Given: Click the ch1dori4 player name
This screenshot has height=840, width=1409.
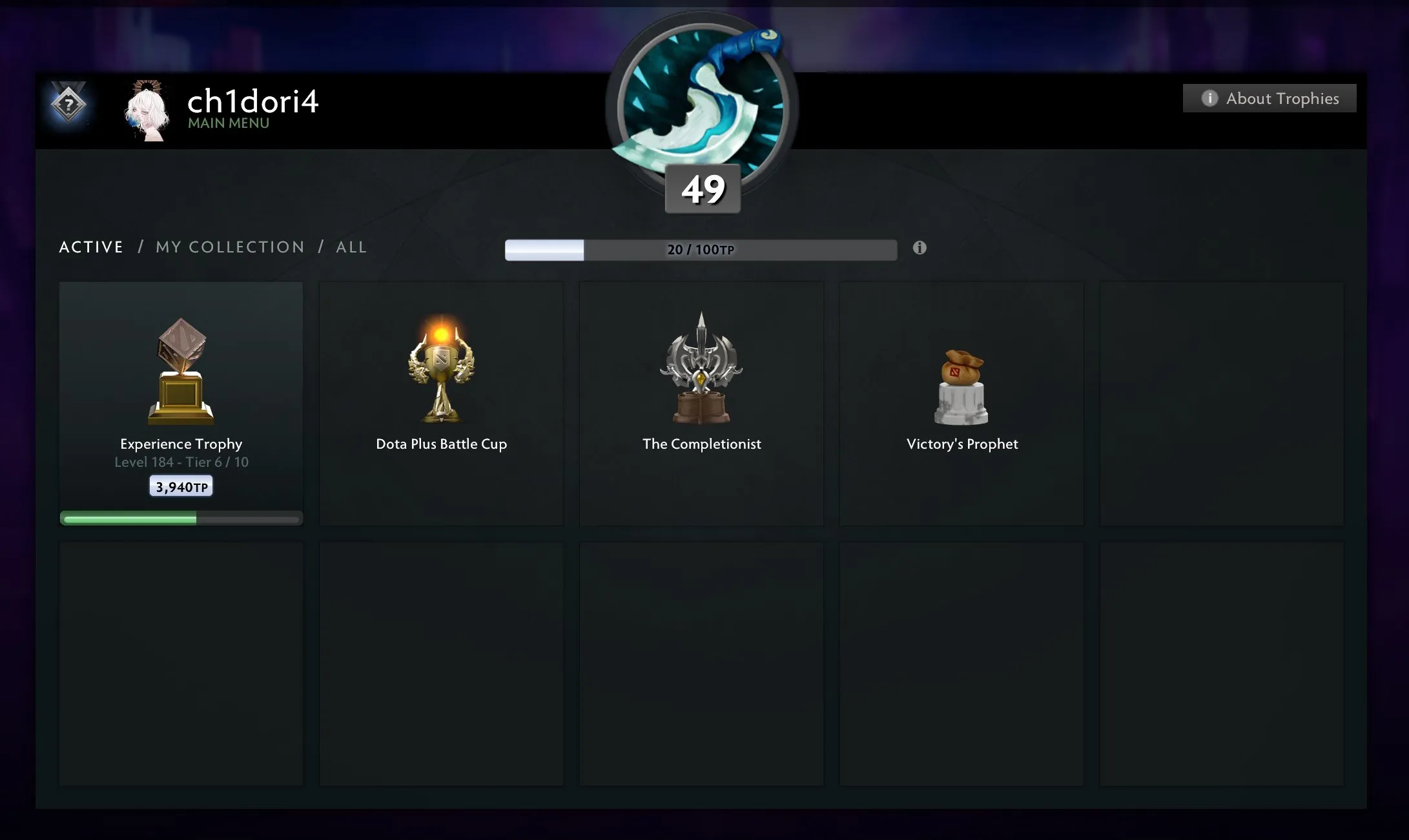Looking at the screenshot, I should tap(252, 101).
